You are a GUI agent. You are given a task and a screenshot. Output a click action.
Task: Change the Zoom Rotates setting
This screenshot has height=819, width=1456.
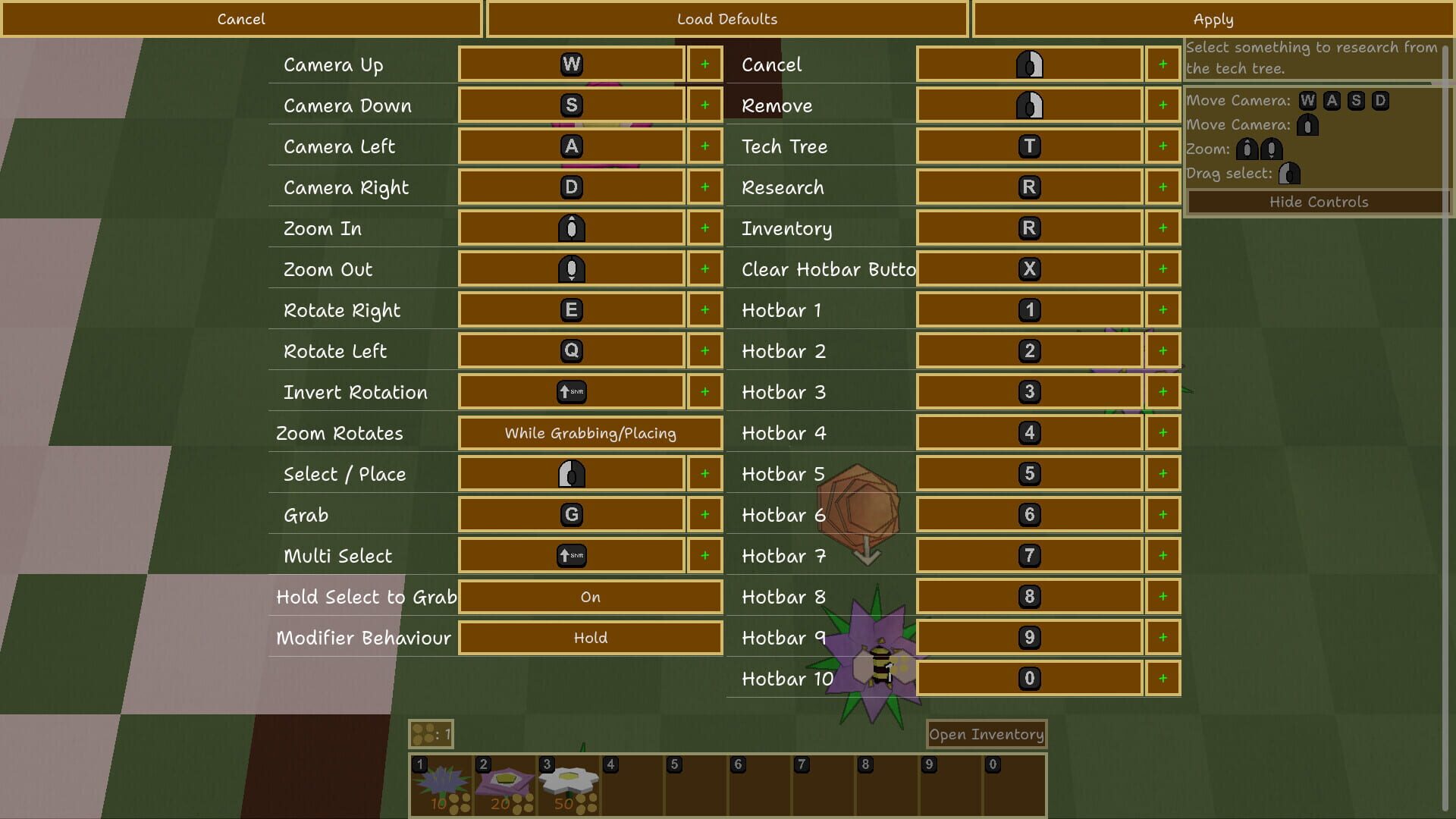[589, 433]
